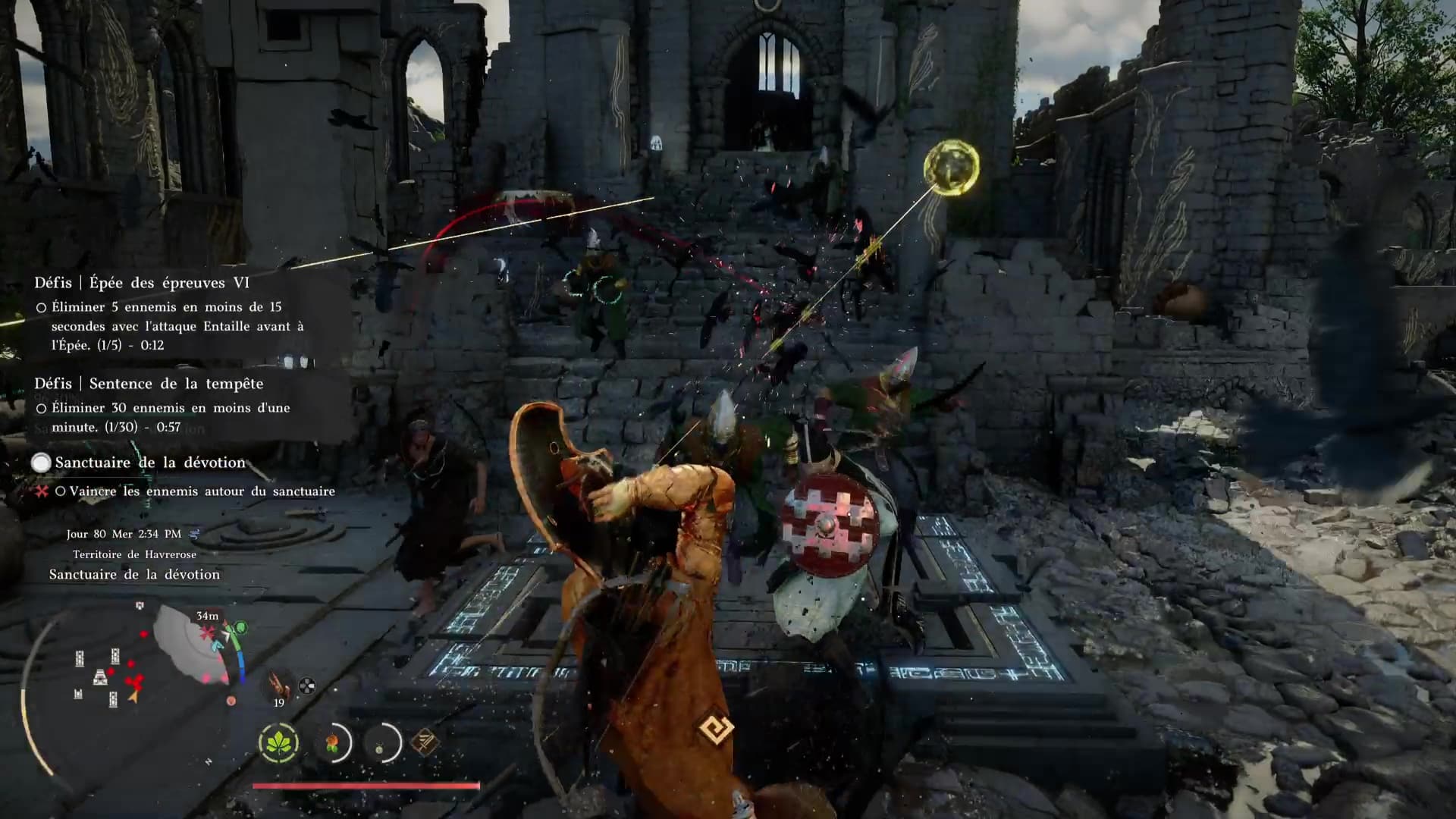
Task: Select the Sanctuaire de la dévotion quest tracker
Action: click(150, 463)
